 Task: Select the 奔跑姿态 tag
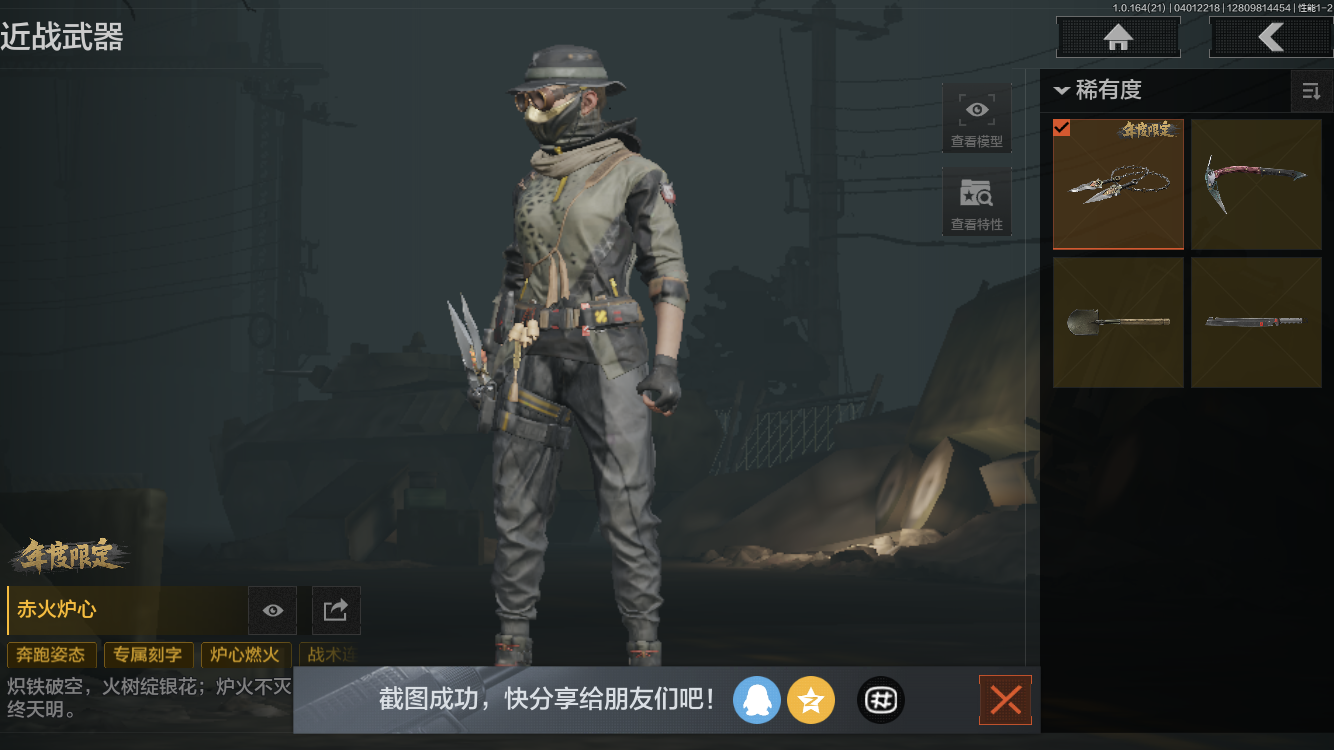point(51,655)
